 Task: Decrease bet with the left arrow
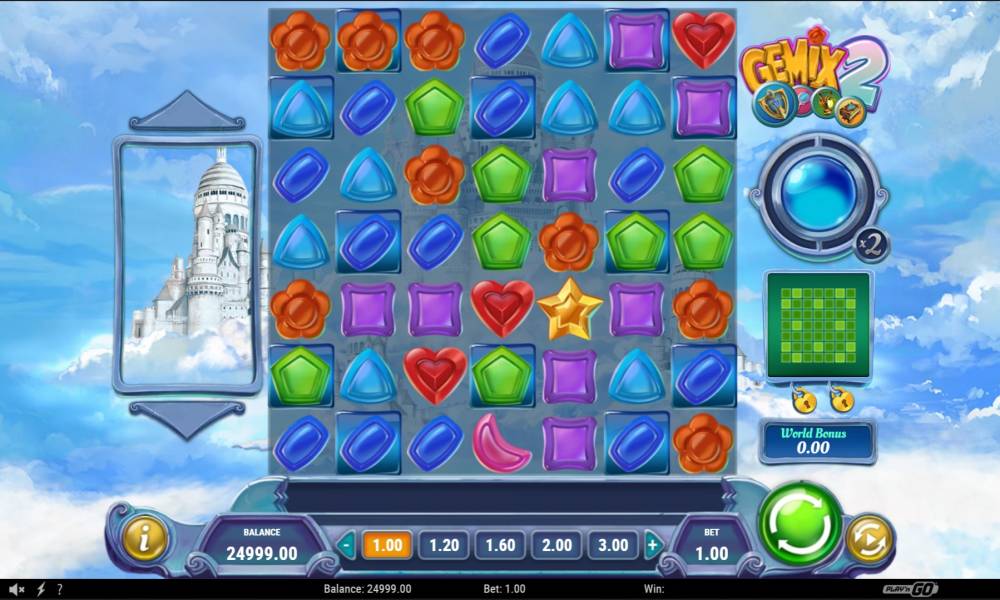coord(346,546)
